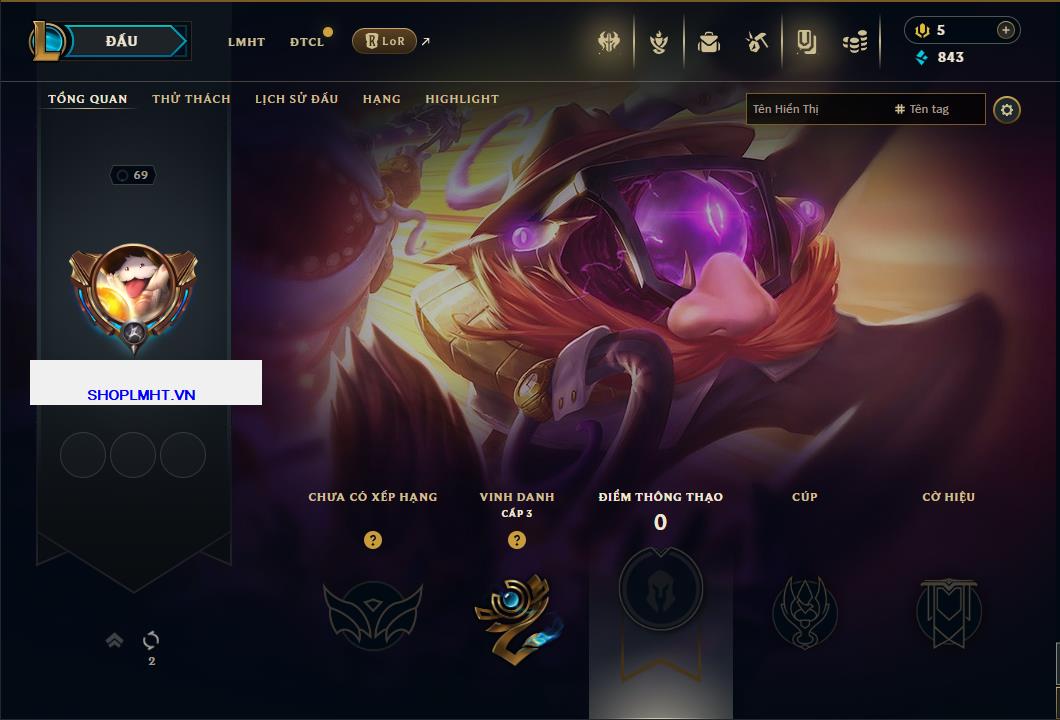Viewport: 1060px width, 720px height.
Task: Switch to the ĐTCL game mode
Action: pyautogui.click(x=307, y=42)
